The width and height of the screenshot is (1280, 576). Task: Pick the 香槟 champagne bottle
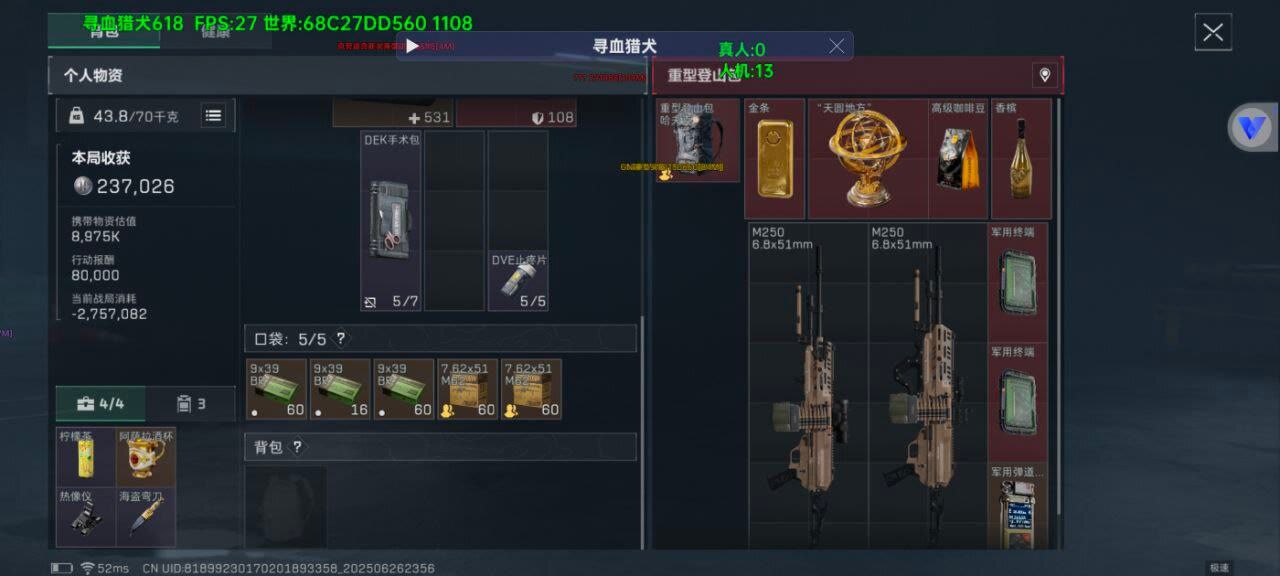pos(1021,158)
